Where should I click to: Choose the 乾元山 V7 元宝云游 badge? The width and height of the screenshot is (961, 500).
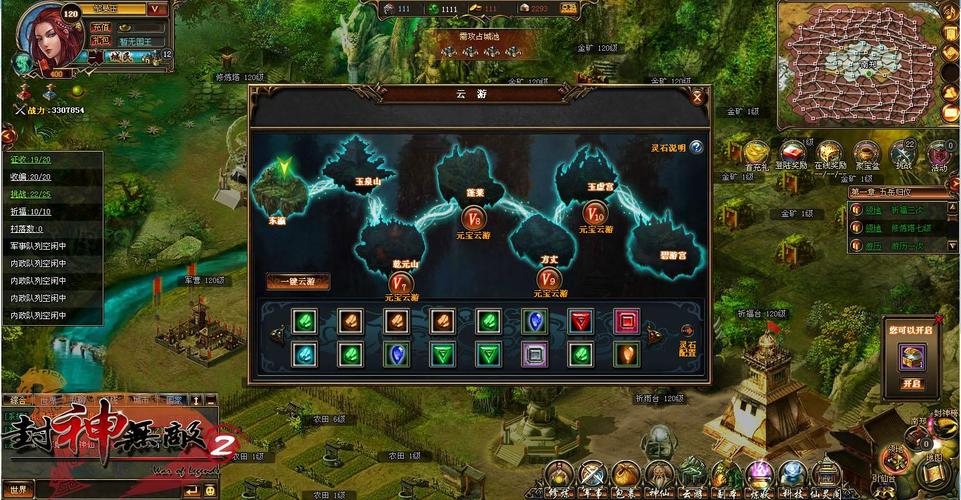click(x=399, y=283)
